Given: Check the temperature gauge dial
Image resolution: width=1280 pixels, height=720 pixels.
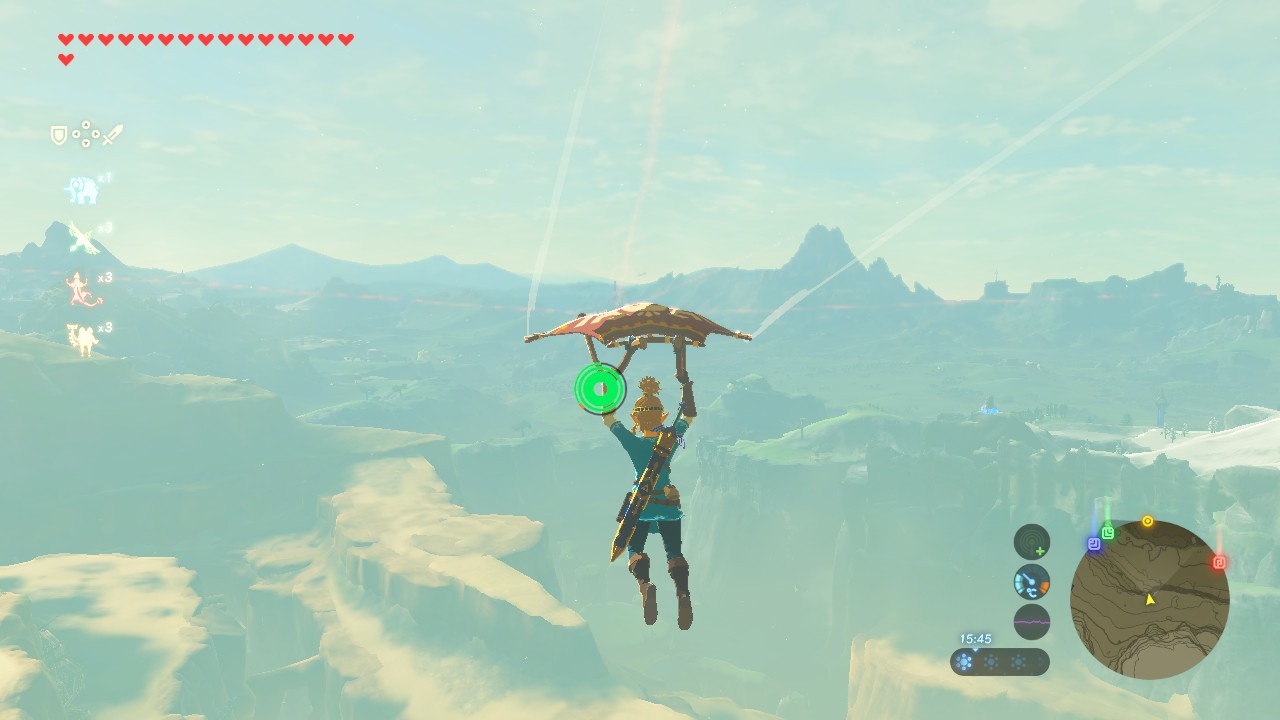Looking at the screenshot, I should click(1032, 582).
